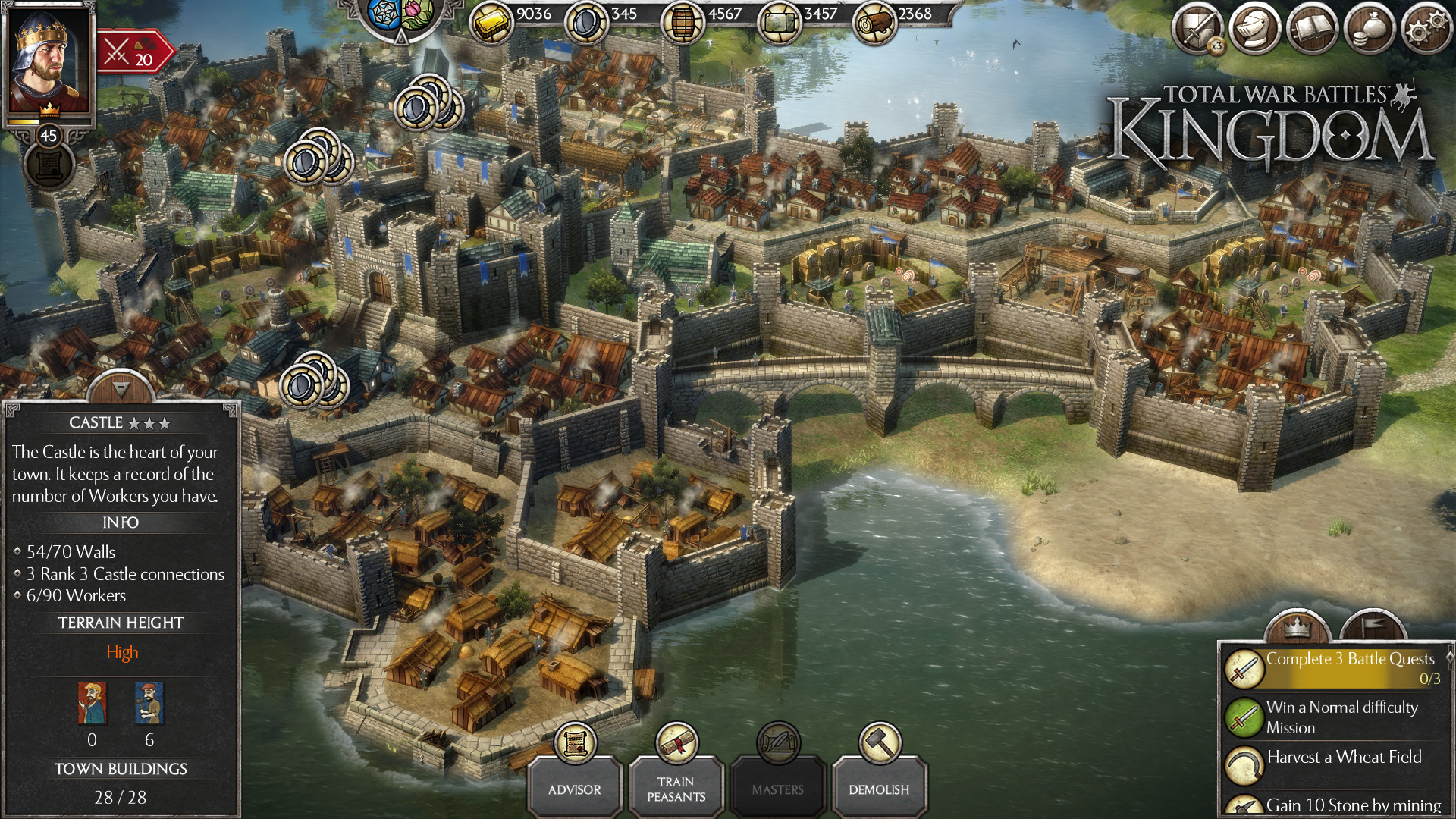1456x819 pixels.
Task: Open the army helmet icon
Action: [x=1255, y=29]
